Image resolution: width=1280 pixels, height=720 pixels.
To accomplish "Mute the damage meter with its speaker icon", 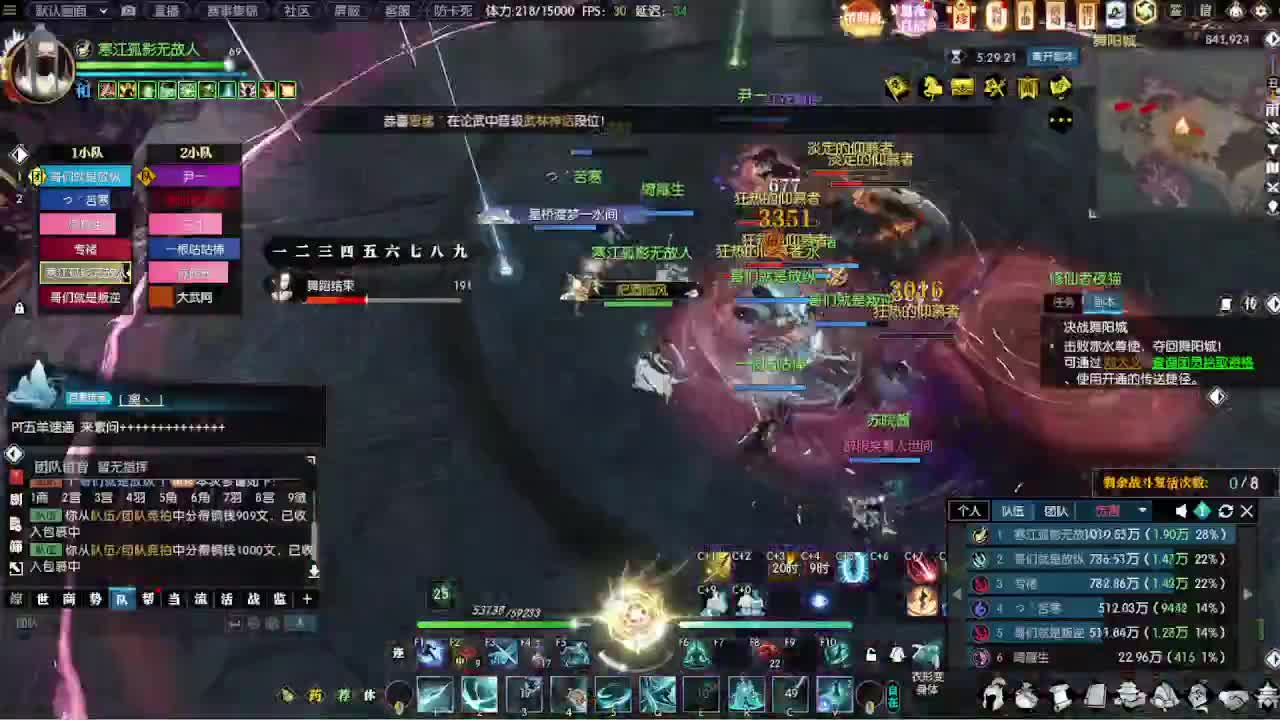I will [1180, 511].
